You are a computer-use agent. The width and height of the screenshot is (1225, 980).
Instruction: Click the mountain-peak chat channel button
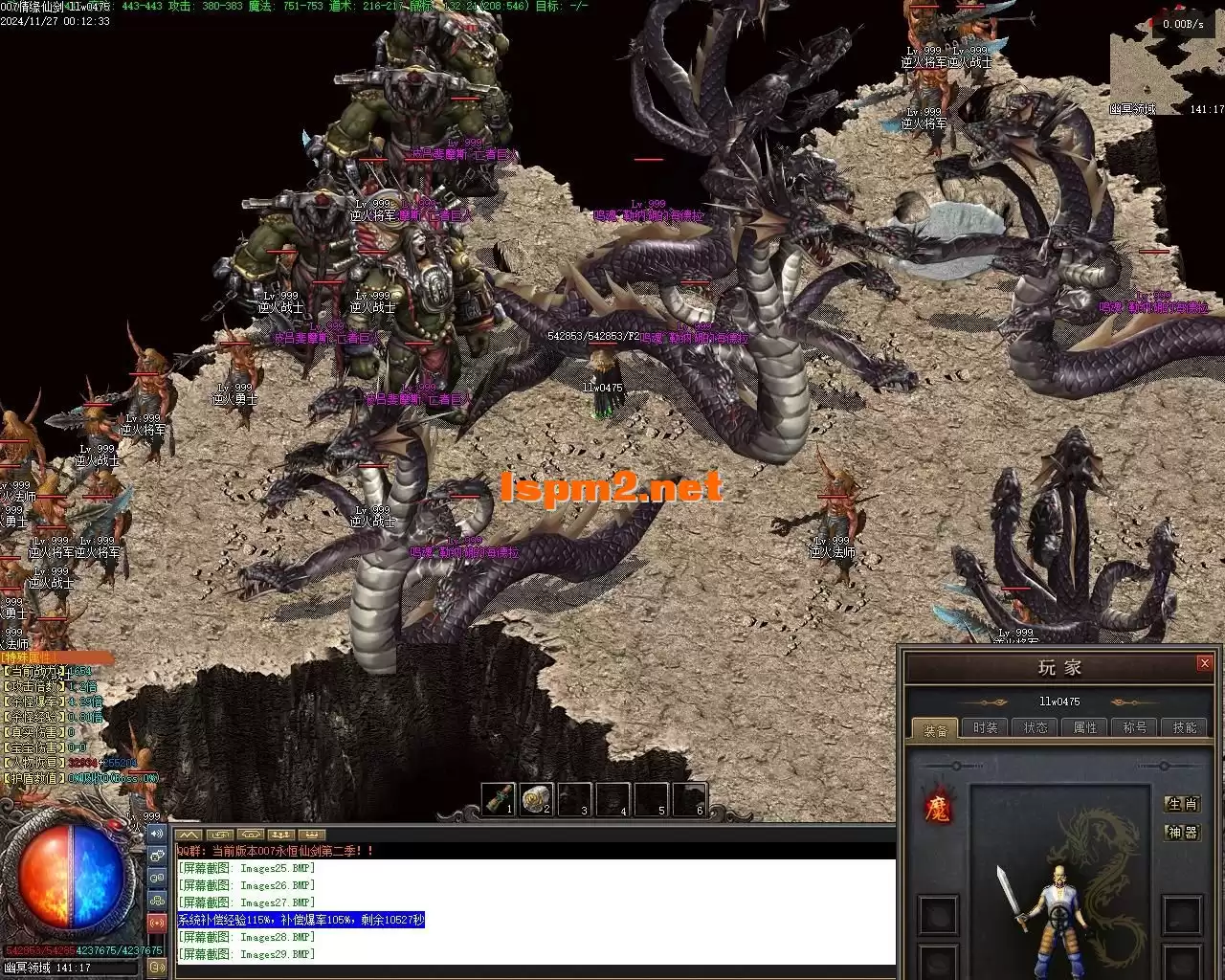tap(189, 835)
